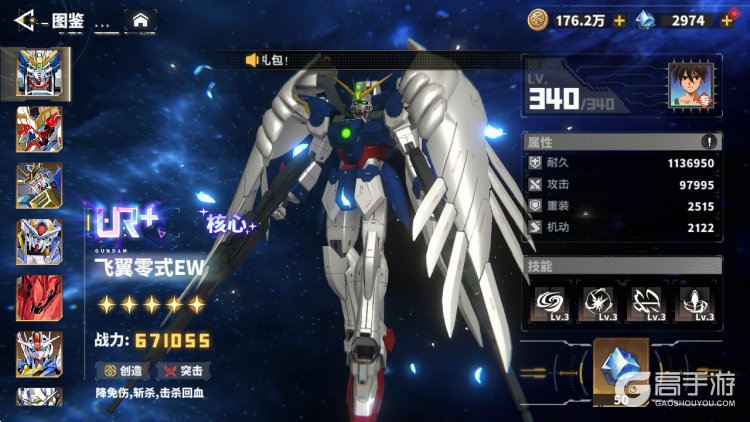This screenshot has width=750, height=422.
Task: Add more gold coins
Action: [x=620, y=19]
